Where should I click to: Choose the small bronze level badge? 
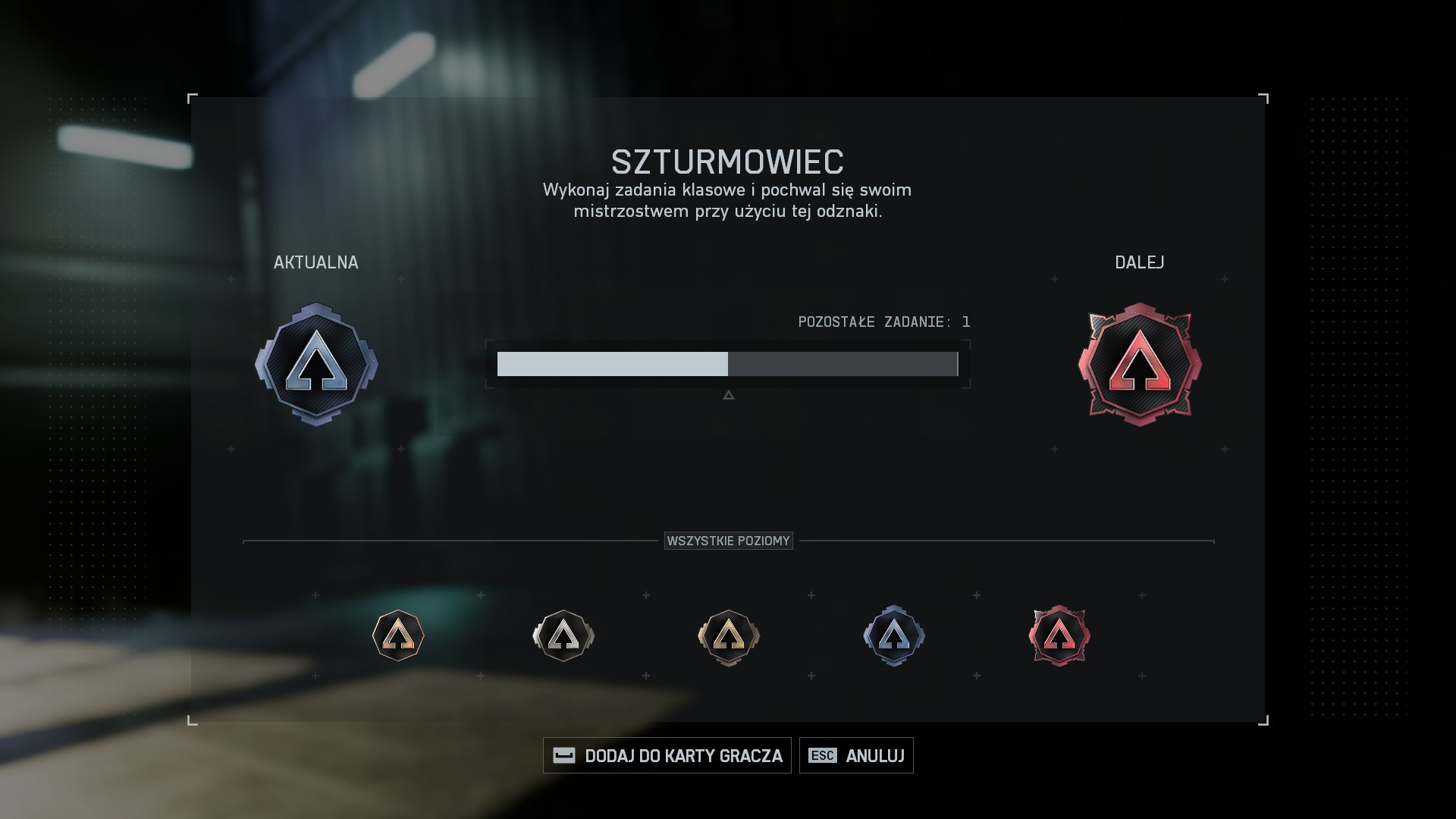[398, 635]
